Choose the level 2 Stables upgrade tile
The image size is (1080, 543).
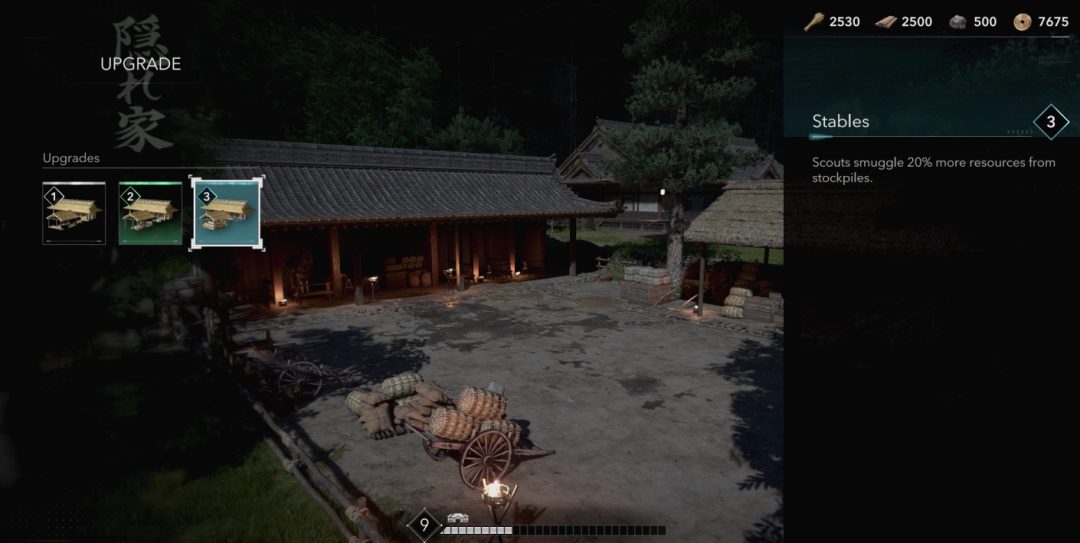150,213
